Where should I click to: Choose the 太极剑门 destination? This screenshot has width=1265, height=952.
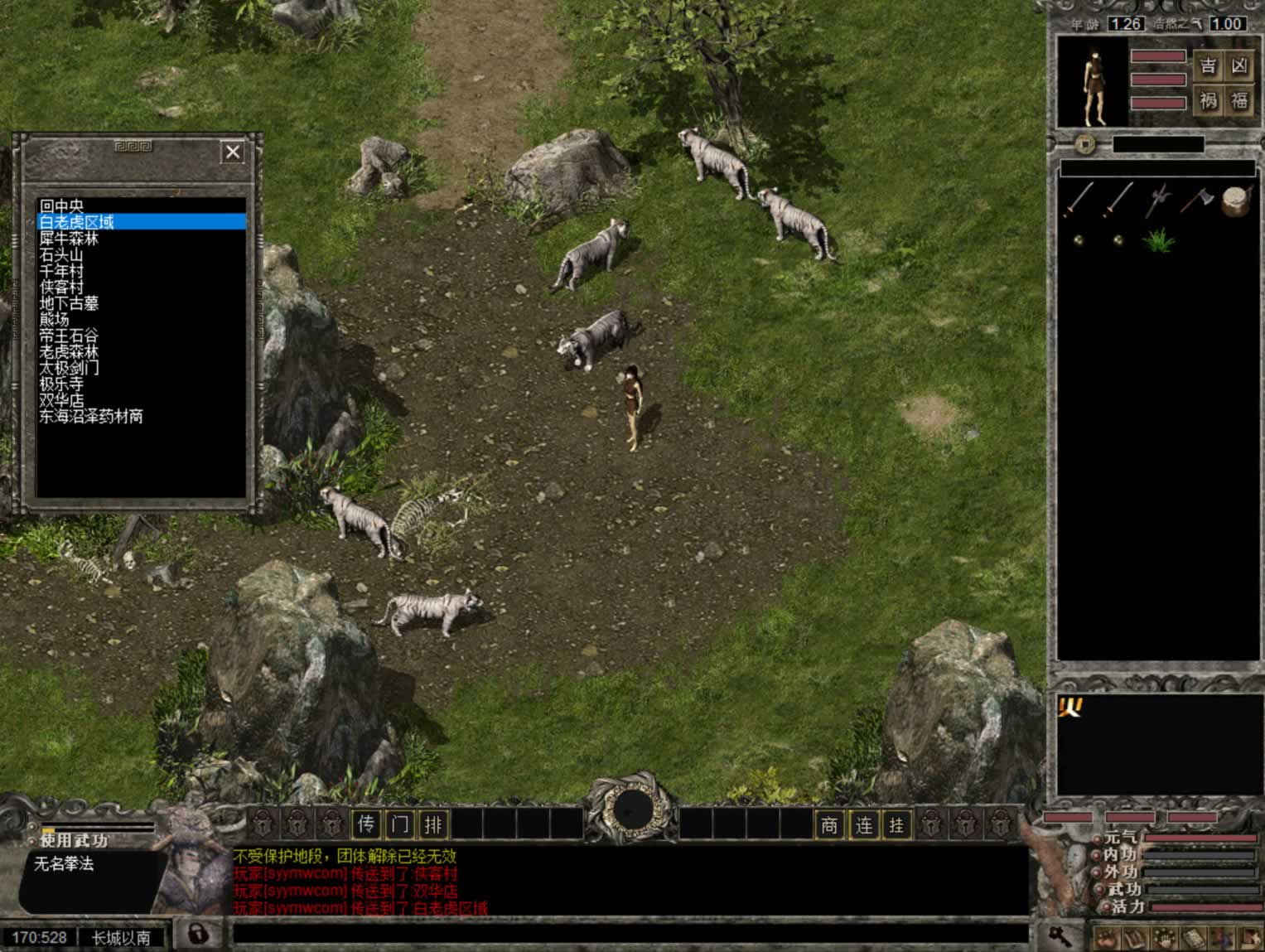coord(69,368)
